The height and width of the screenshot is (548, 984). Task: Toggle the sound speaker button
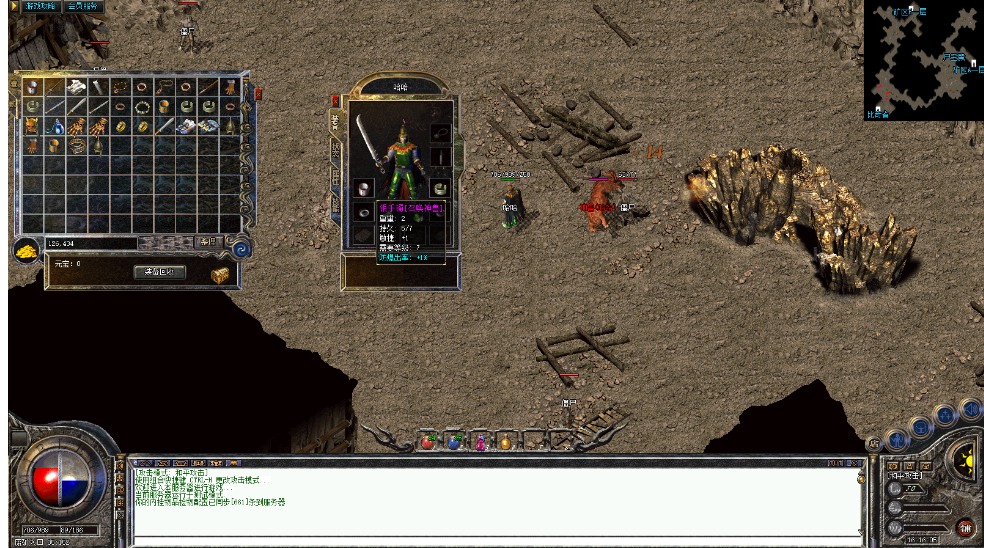[970, 407]
